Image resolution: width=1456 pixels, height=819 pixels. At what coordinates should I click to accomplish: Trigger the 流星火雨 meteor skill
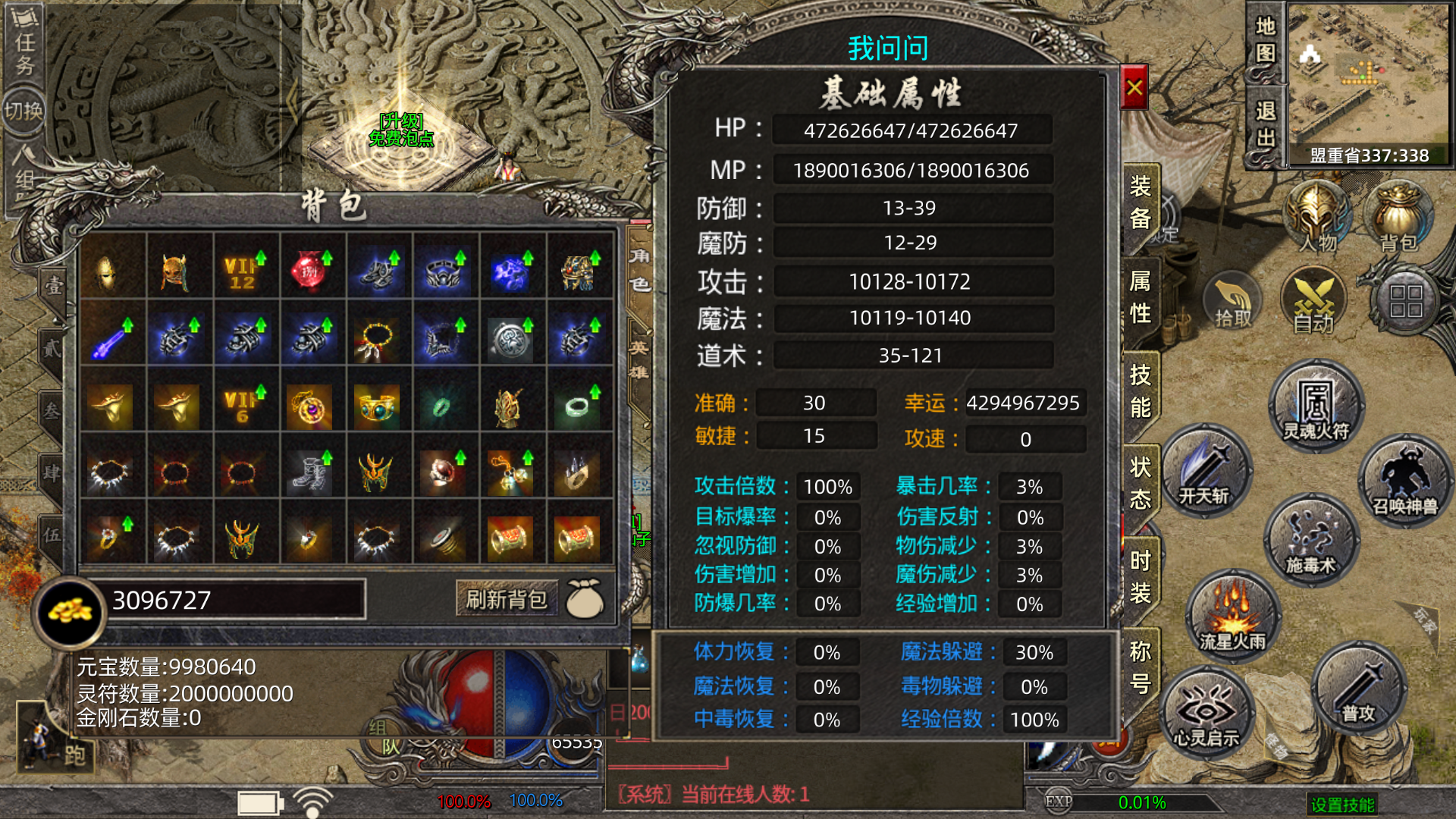point(1232,617)
